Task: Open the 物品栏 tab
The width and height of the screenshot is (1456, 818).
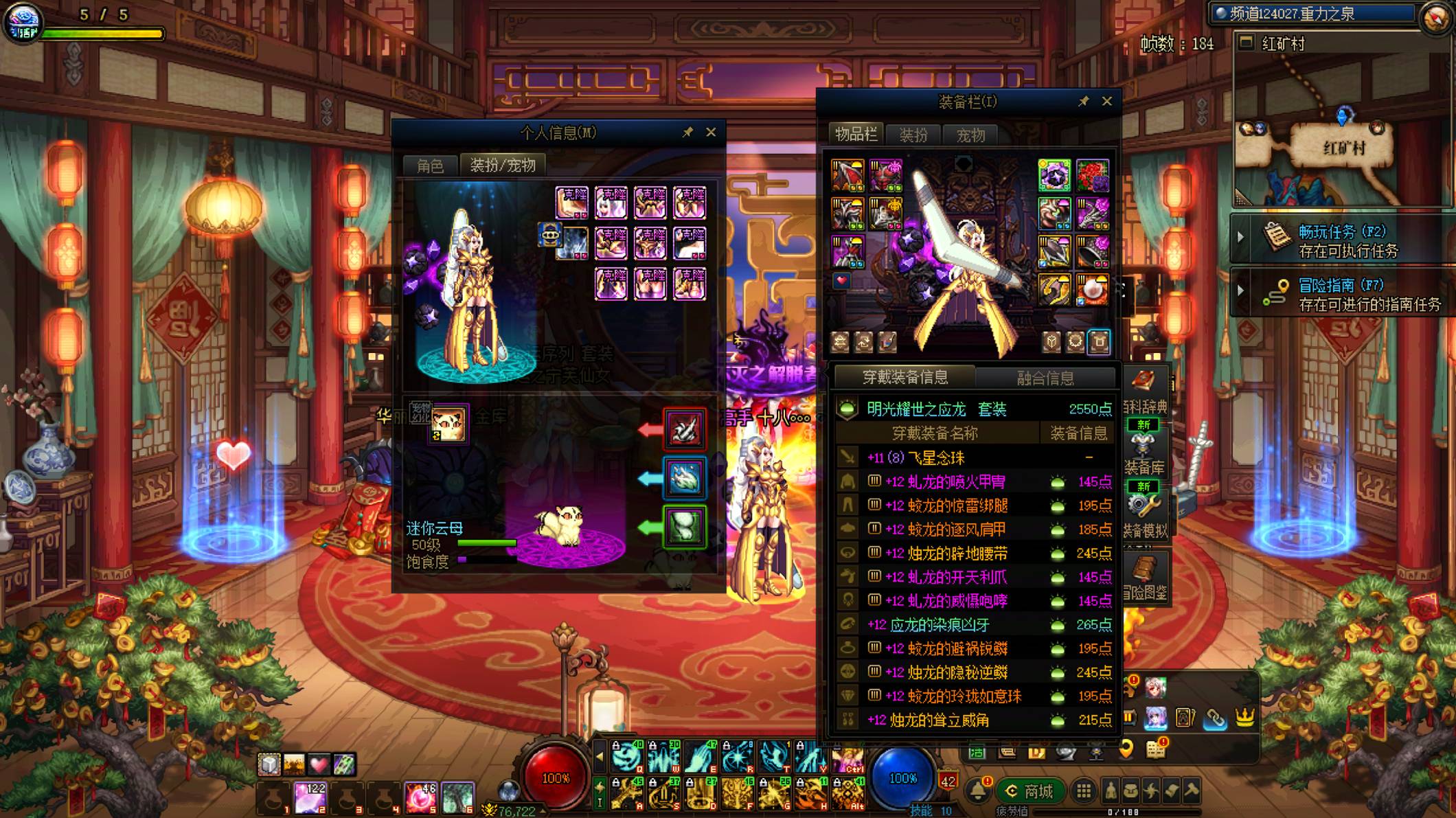Action: pyautogui.click(x=856, y=135)
